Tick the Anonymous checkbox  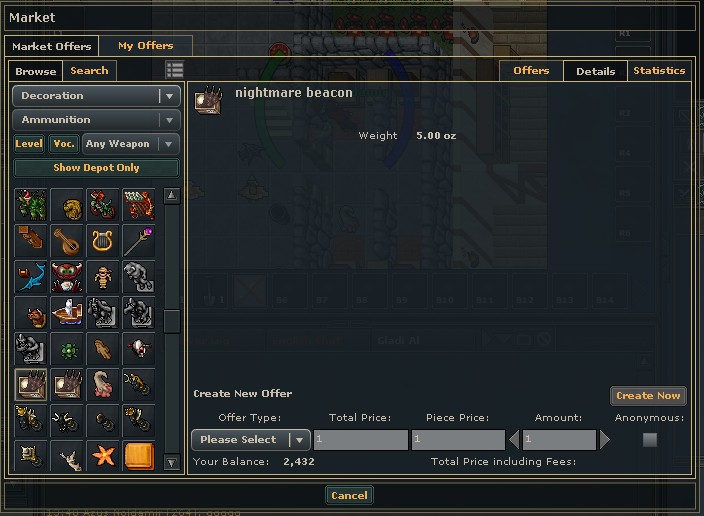tap(650, 440)
